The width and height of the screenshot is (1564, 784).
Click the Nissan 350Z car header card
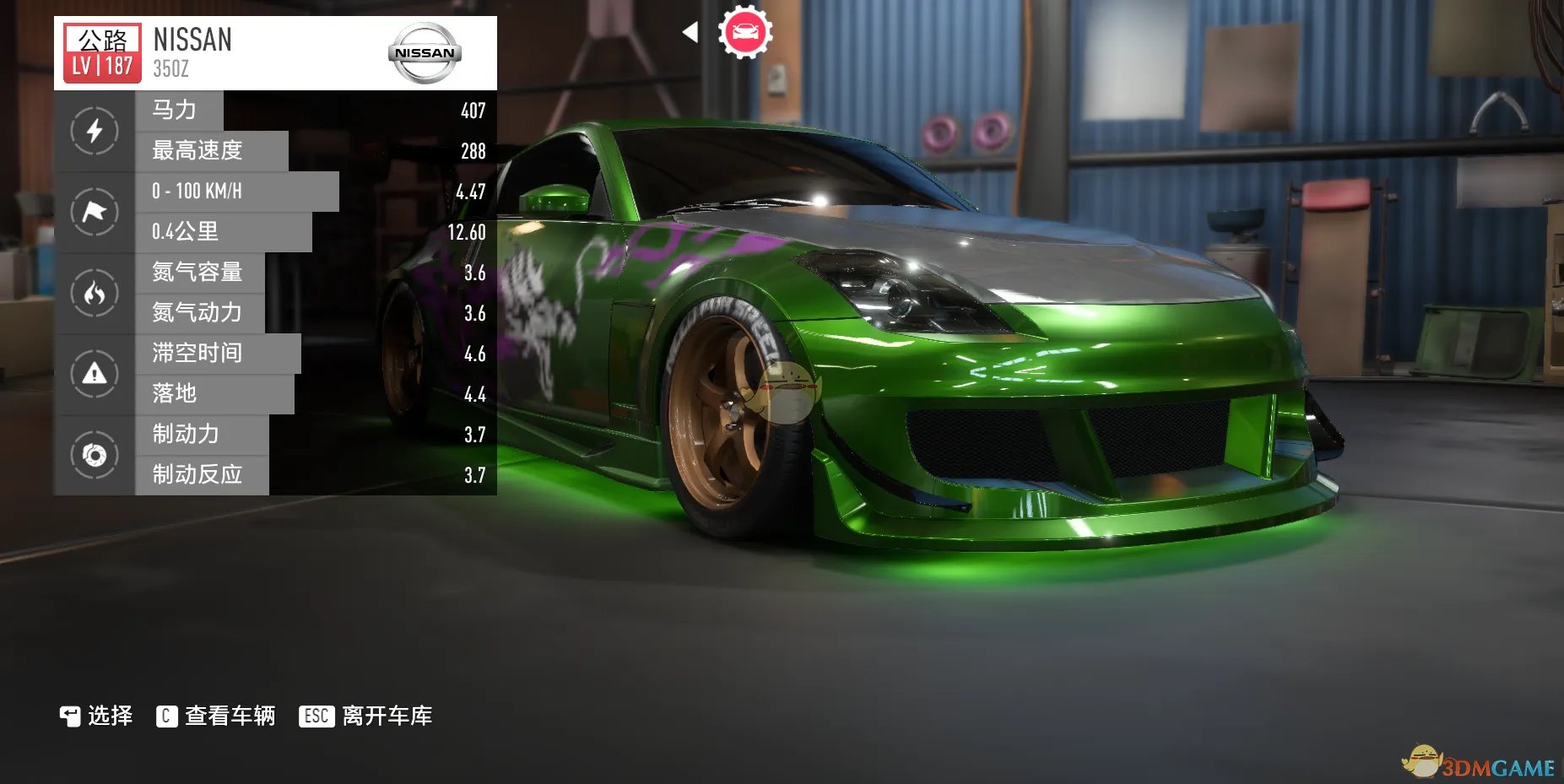tap(275, 52)
